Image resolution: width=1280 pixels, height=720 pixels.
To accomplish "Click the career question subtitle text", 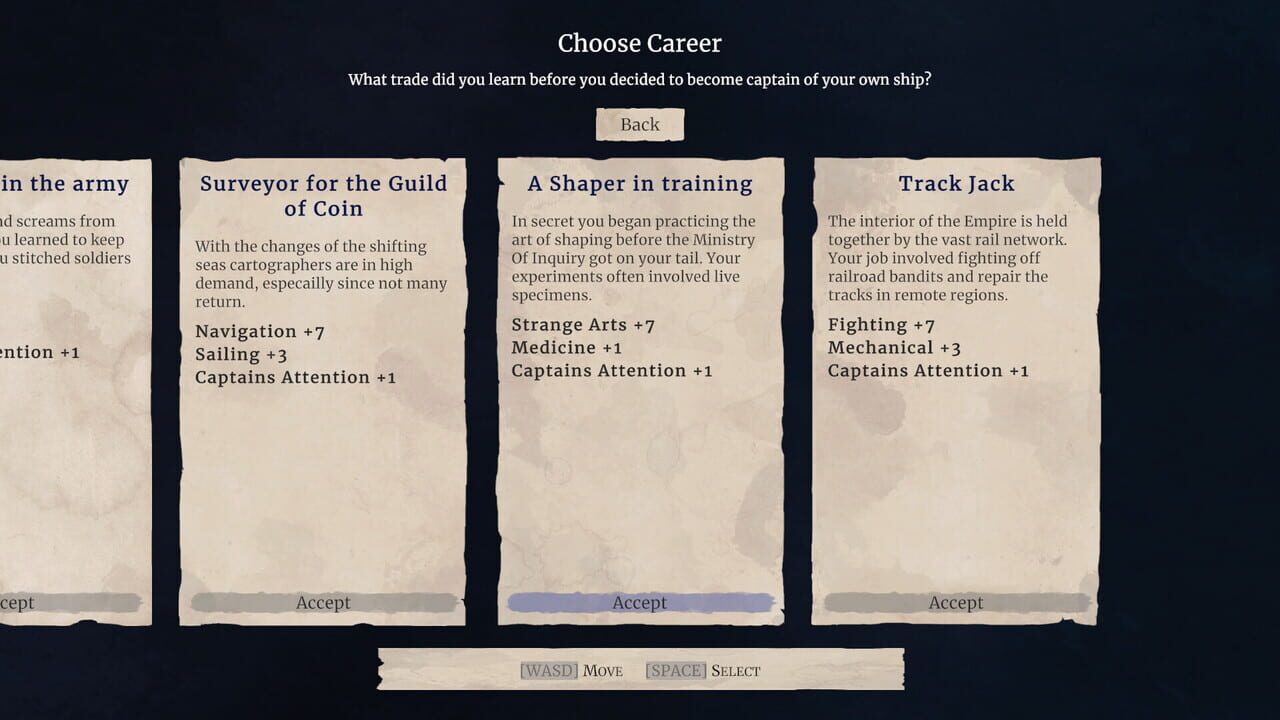I will pos(639,79).
